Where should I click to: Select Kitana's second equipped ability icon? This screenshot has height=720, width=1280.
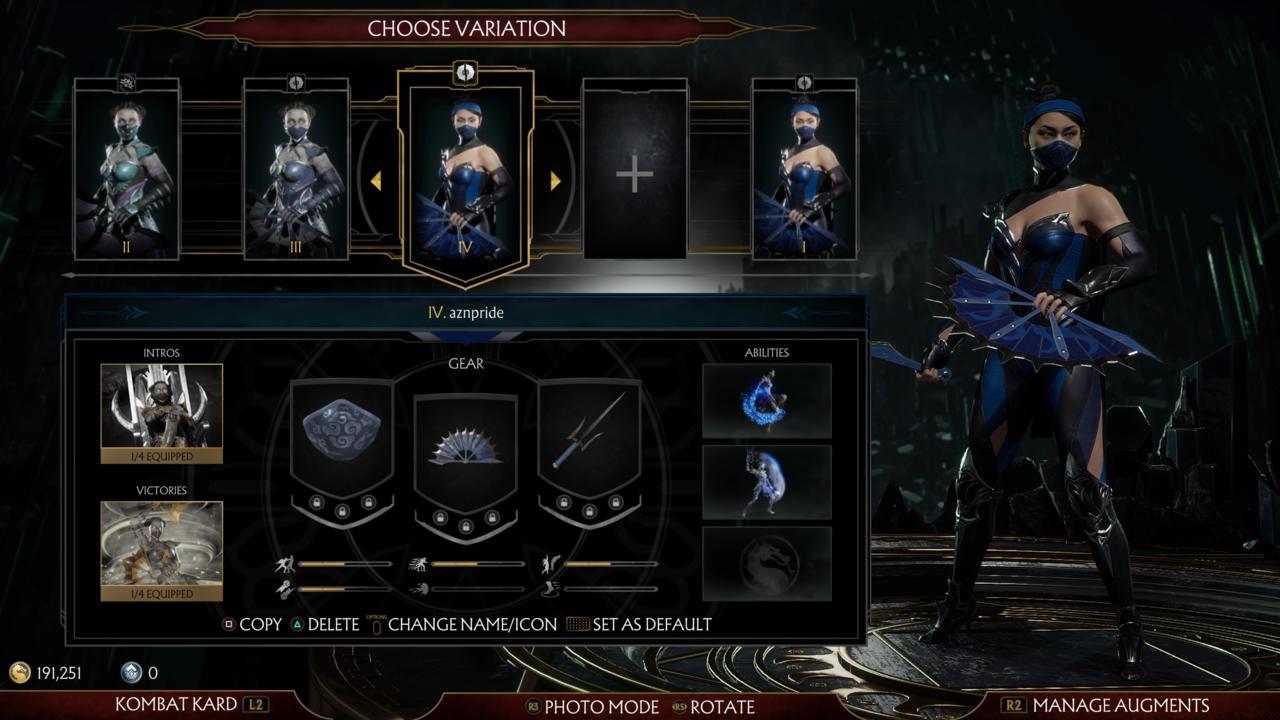point(768,481)
